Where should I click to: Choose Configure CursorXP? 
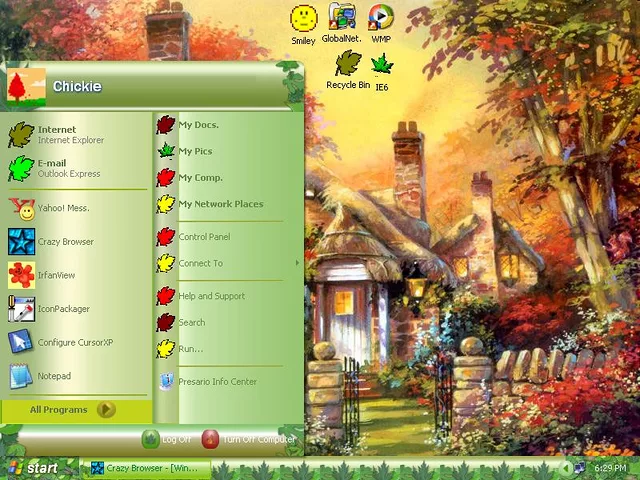click(x=75, y=342)
